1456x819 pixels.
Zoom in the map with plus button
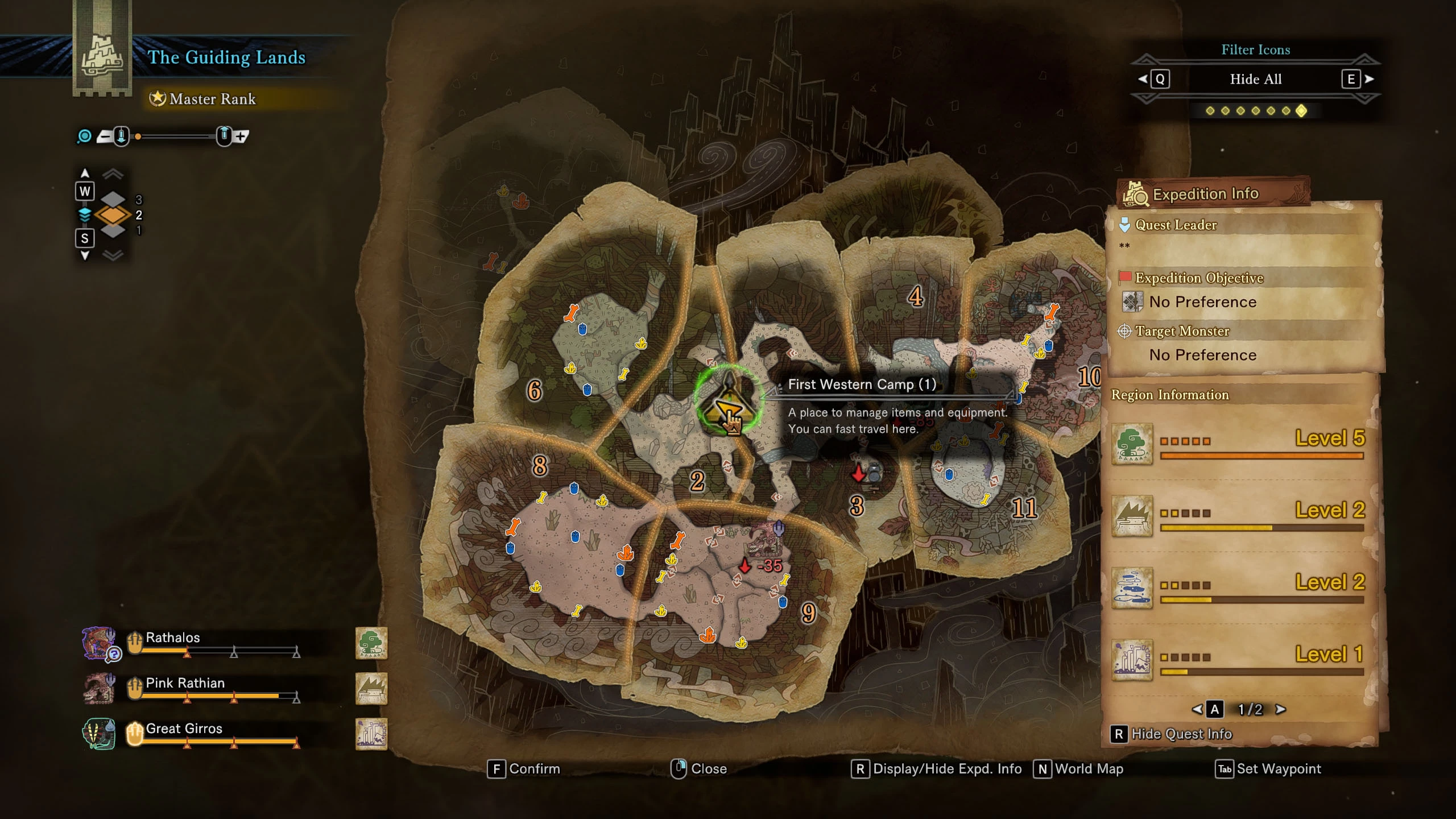tap(241, 136)
